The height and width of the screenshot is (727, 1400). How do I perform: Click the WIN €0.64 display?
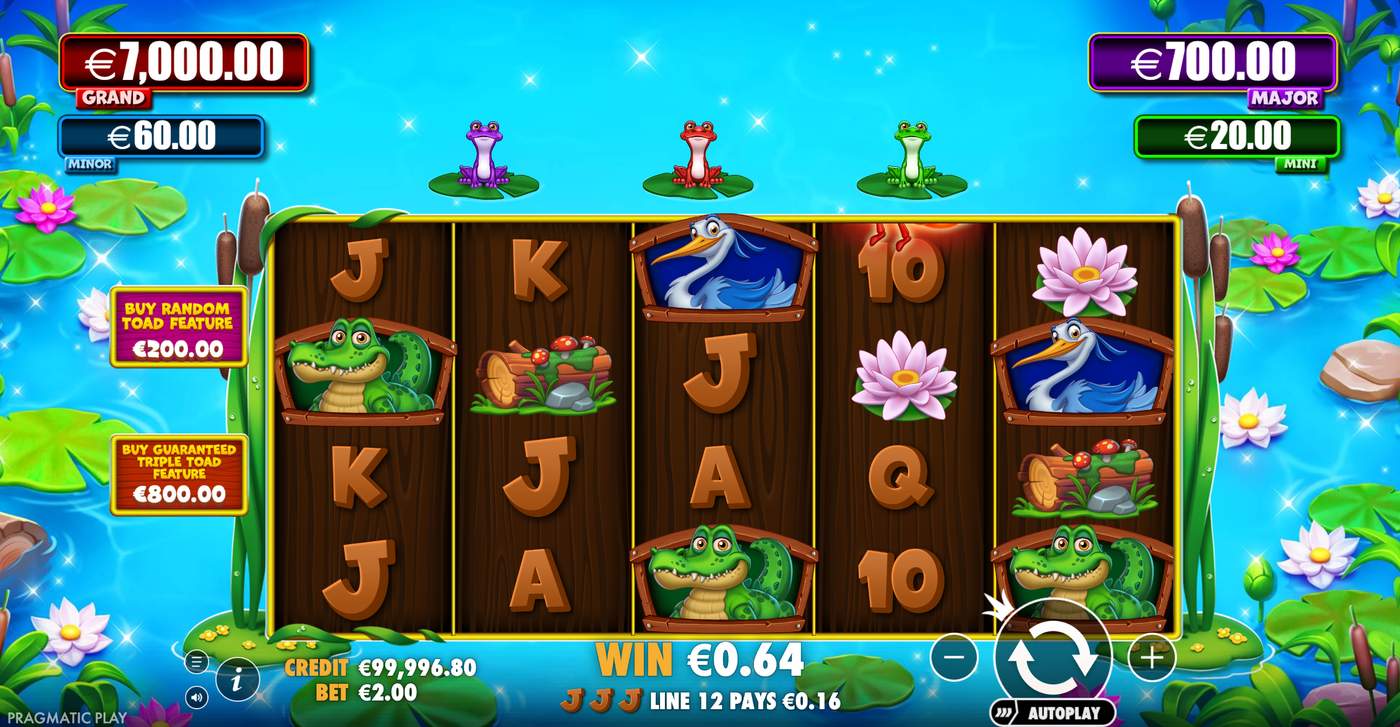pos(700,660)
